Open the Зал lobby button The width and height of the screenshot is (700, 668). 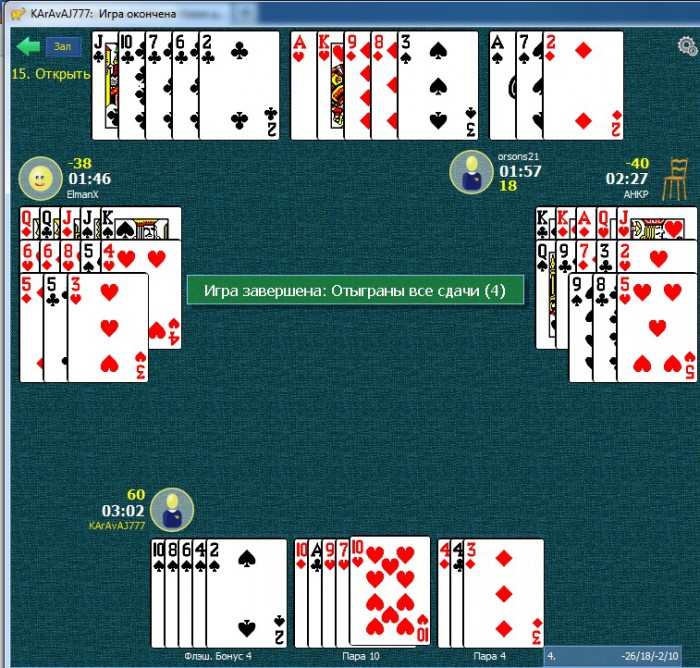[63, 46]
